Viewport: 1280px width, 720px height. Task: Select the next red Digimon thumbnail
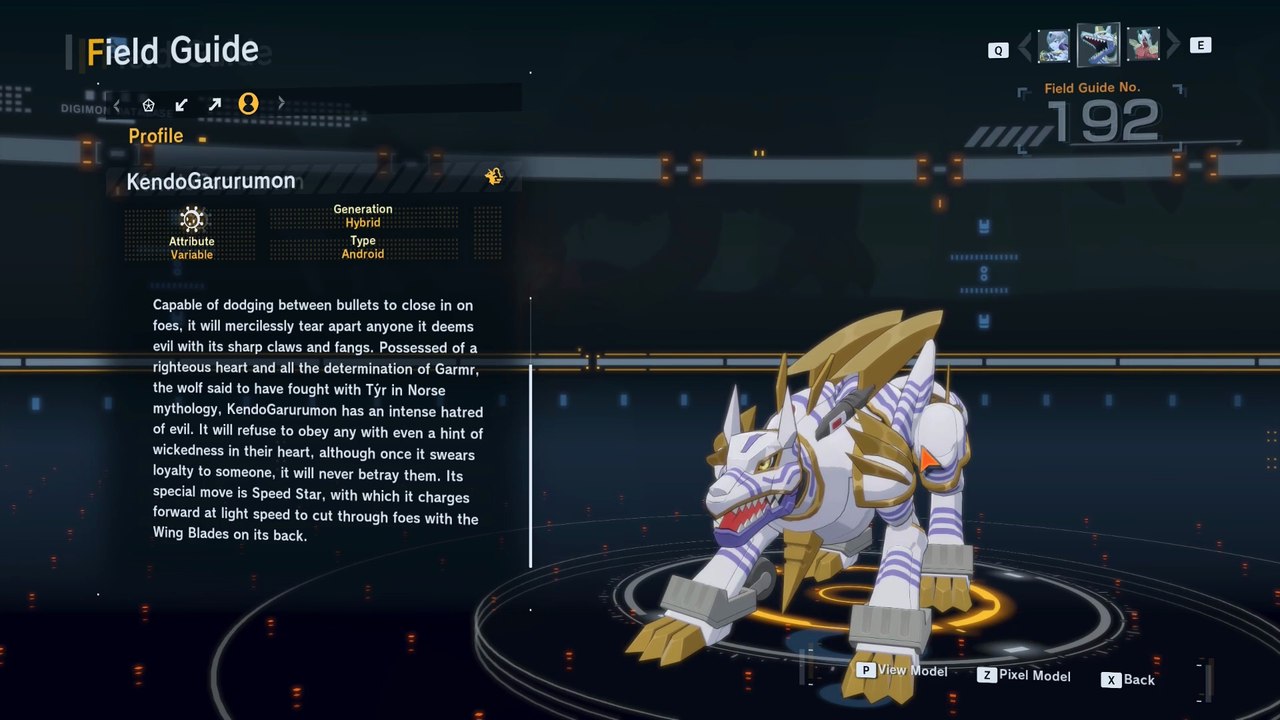point(1143,46)
